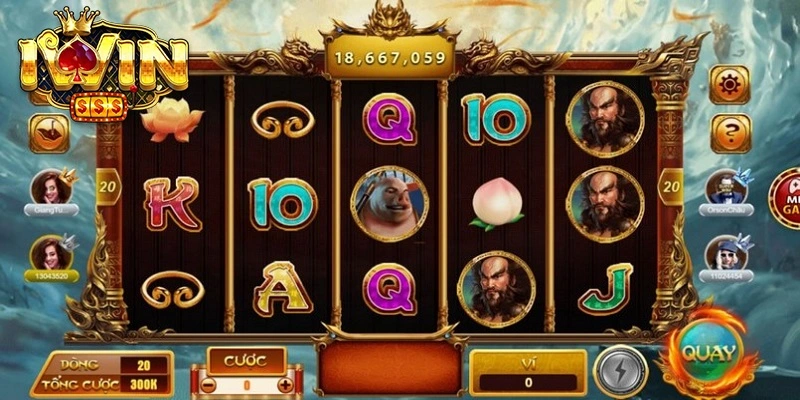Viewport: 800px width, 400px height.
Task: Open the mini game red round button
Action: point(785,197)
